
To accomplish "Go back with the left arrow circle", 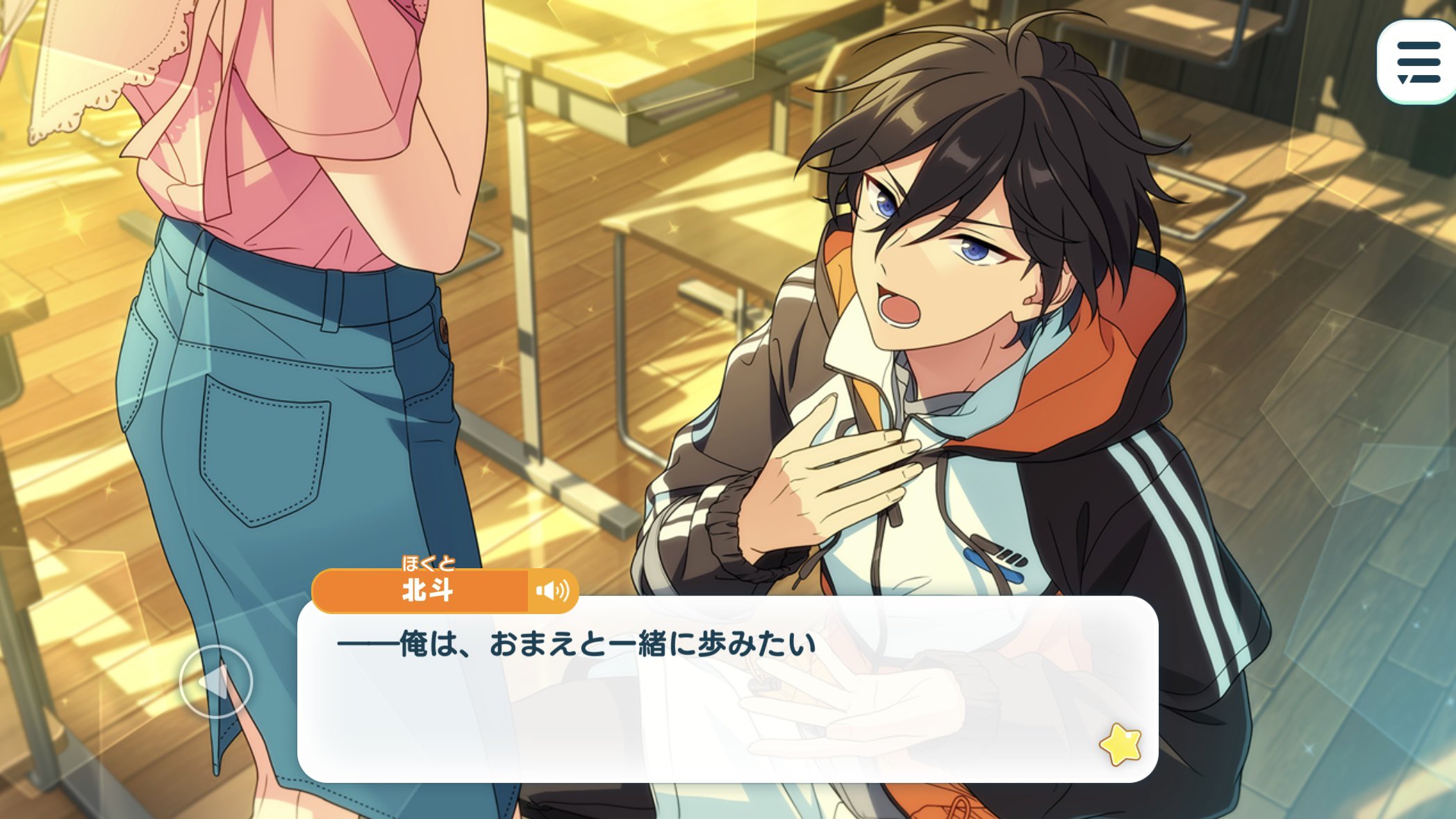I will (215, 681).
